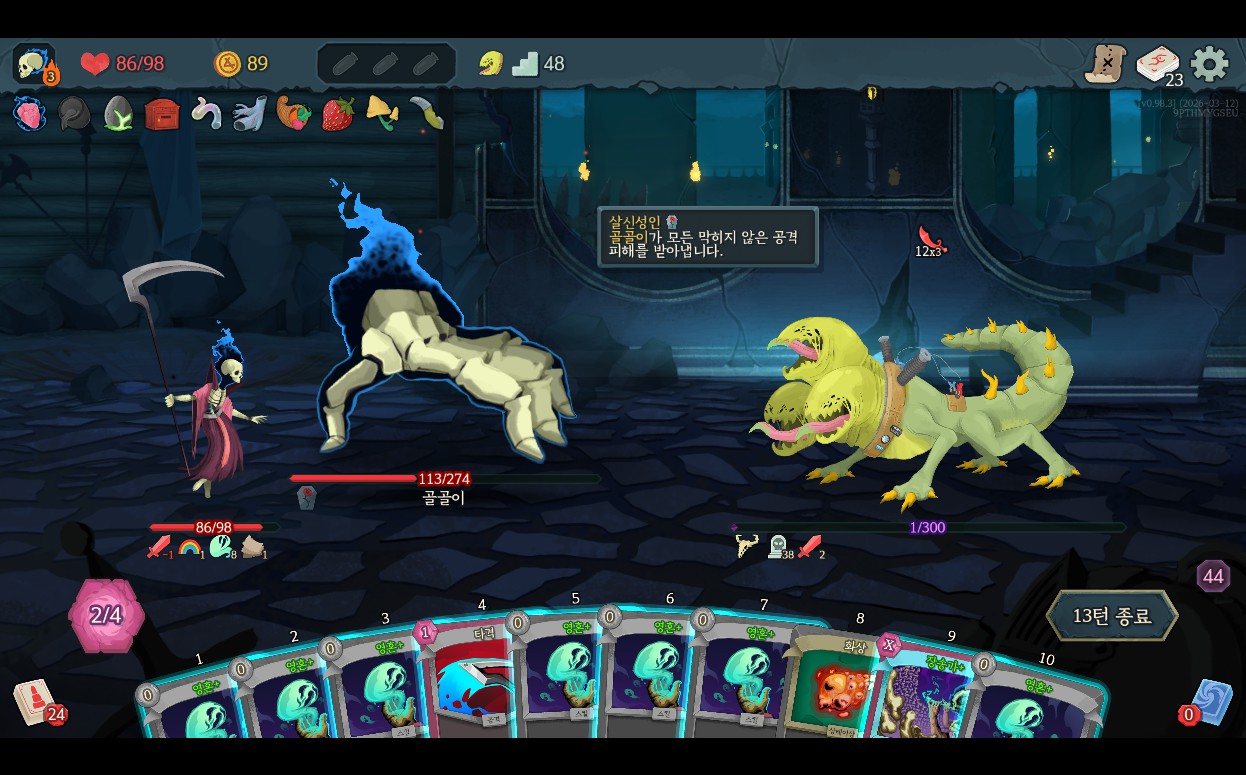Inspect the cracked green egg relic

[x=118, y=114]
